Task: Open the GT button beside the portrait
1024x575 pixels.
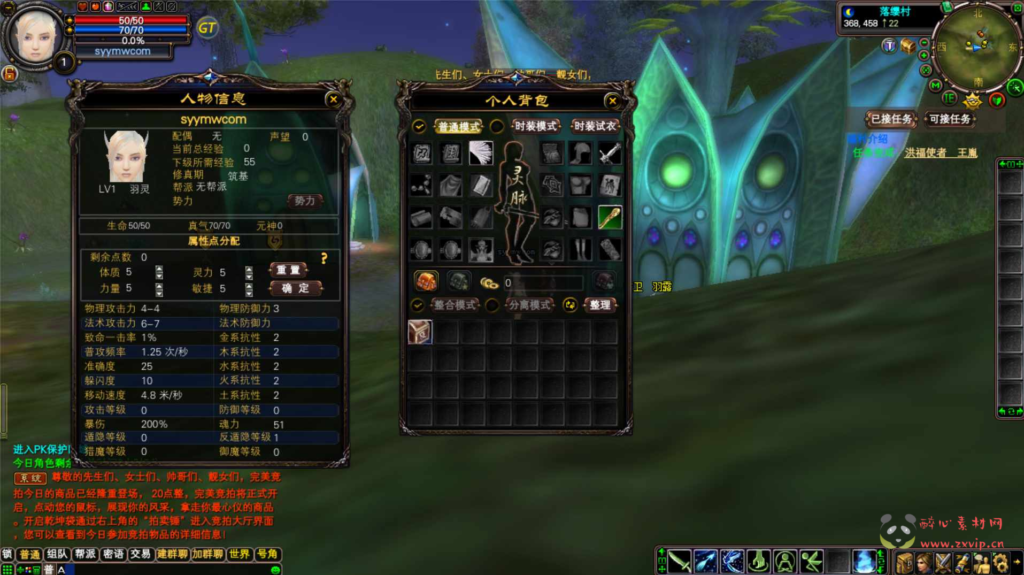Action: click(207, 27)
